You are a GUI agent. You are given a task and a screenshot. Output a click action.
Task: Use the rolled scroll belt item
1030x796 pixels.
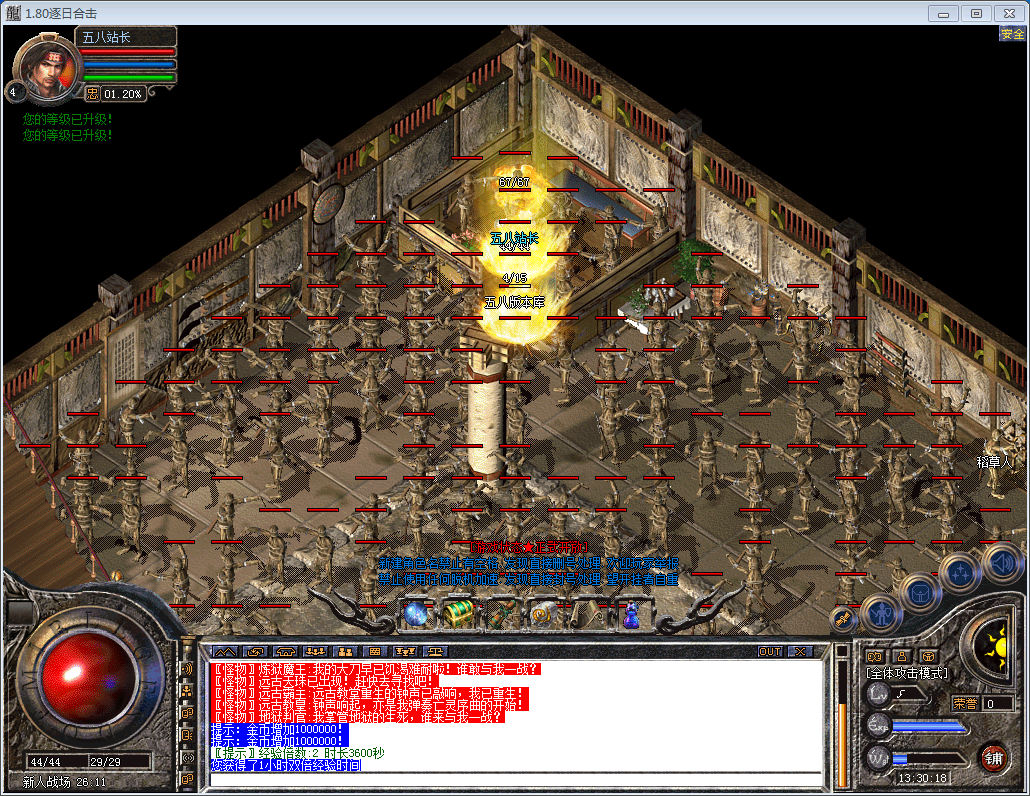click(587, 614)
